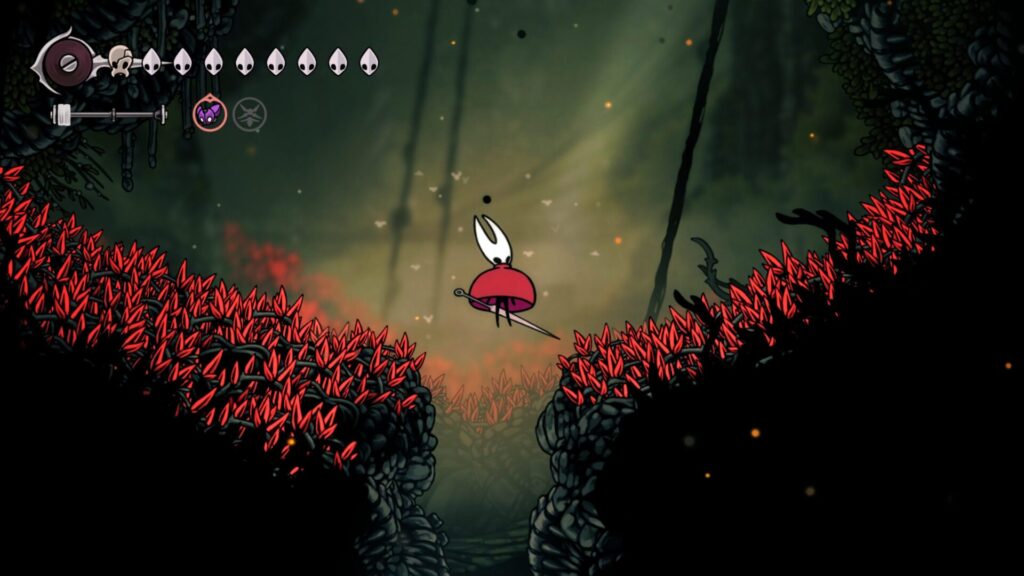Select the purple creature tool icon

pos(209,115)
